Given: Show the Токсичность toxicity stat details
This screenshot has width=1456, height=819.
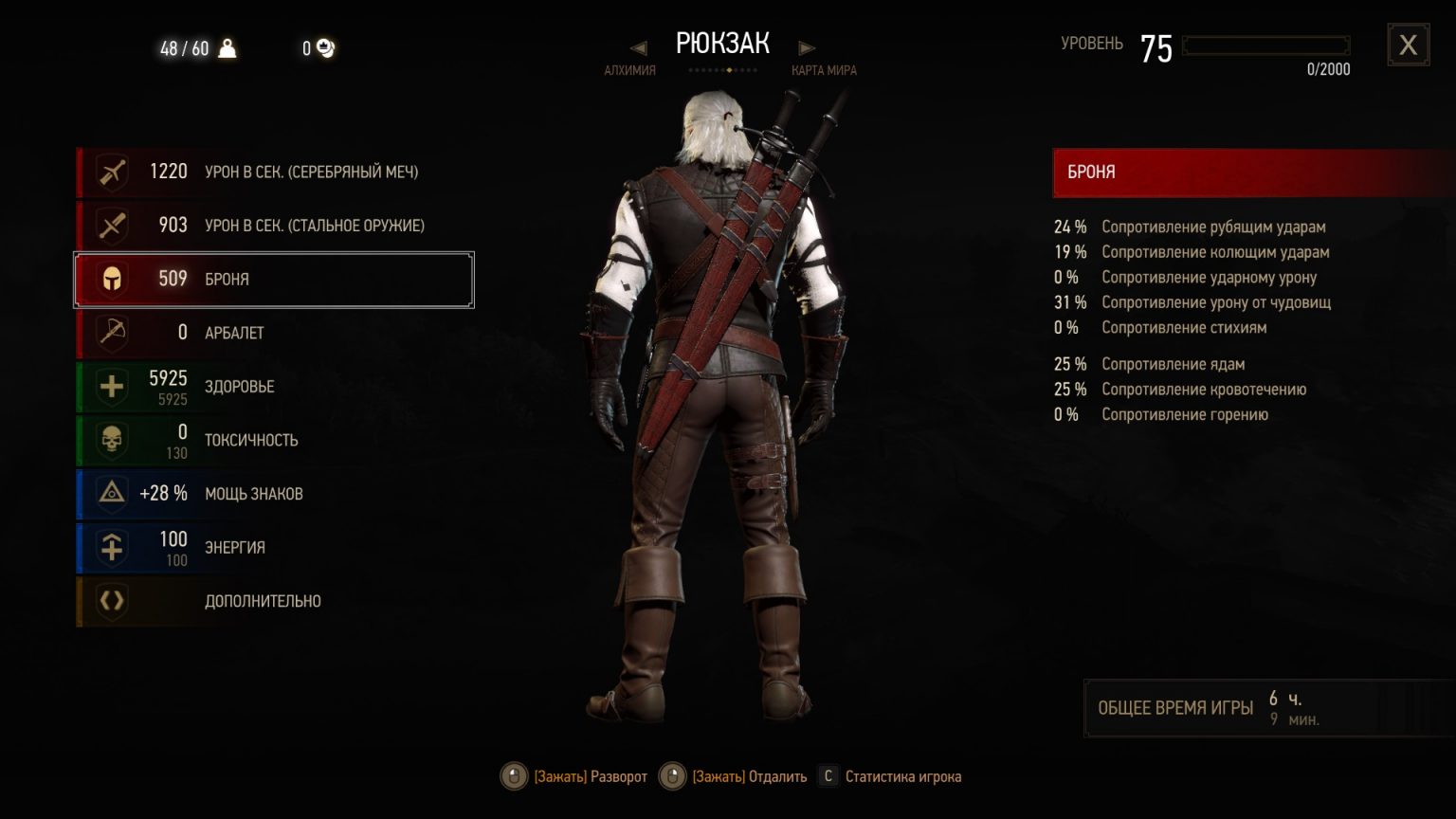Looking at the screenshot, I should (275, 440).
